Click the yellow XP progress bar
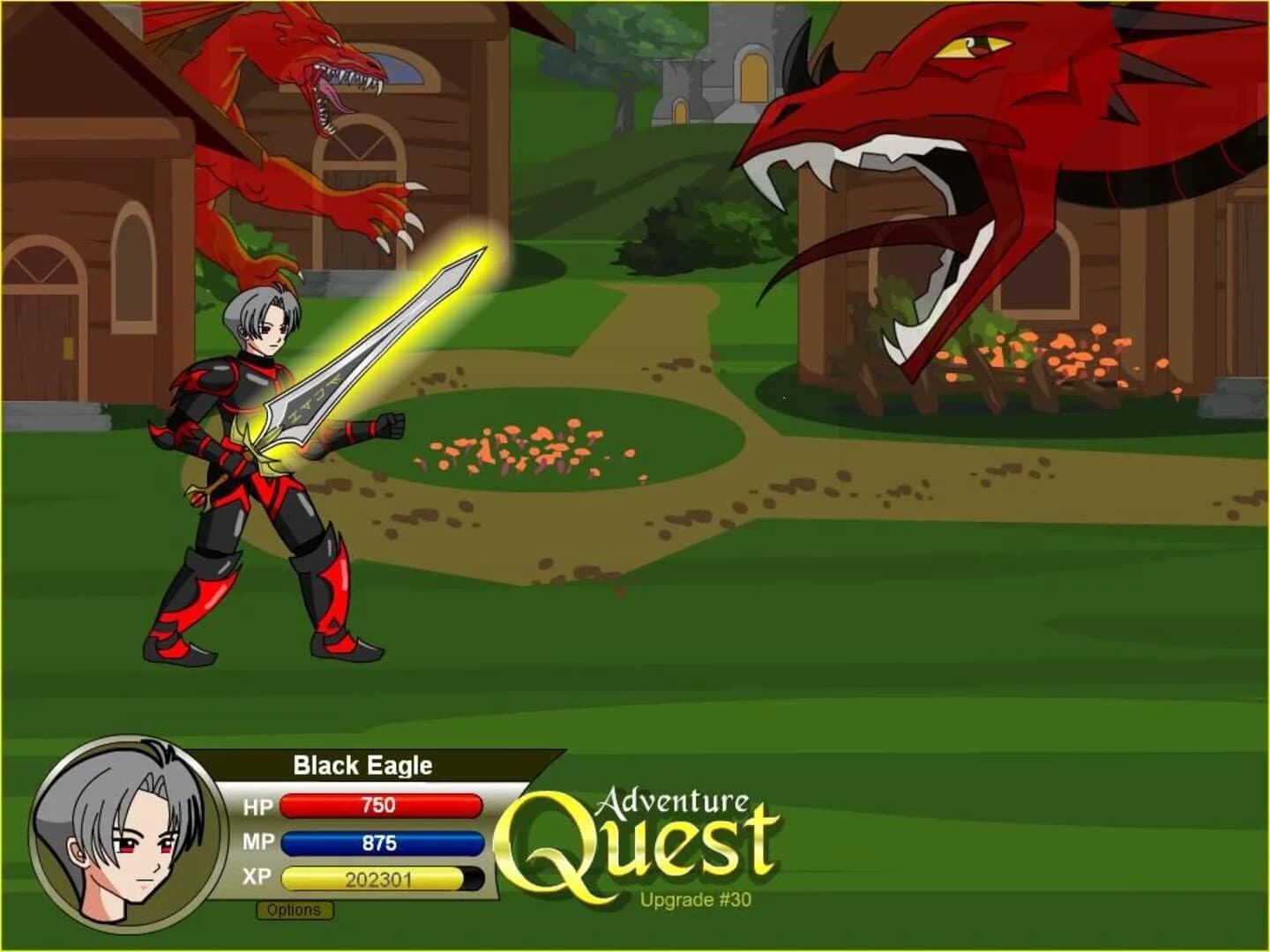Image resolution: width=1270 pixels, height=952 pixels. (370, 880)
